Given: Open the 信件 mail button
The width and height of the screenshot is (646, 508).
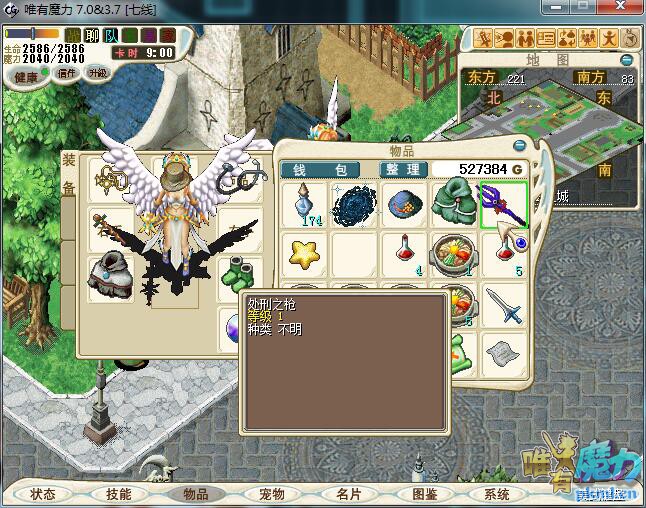Looking at the screenshot, I should coord(67,75).
